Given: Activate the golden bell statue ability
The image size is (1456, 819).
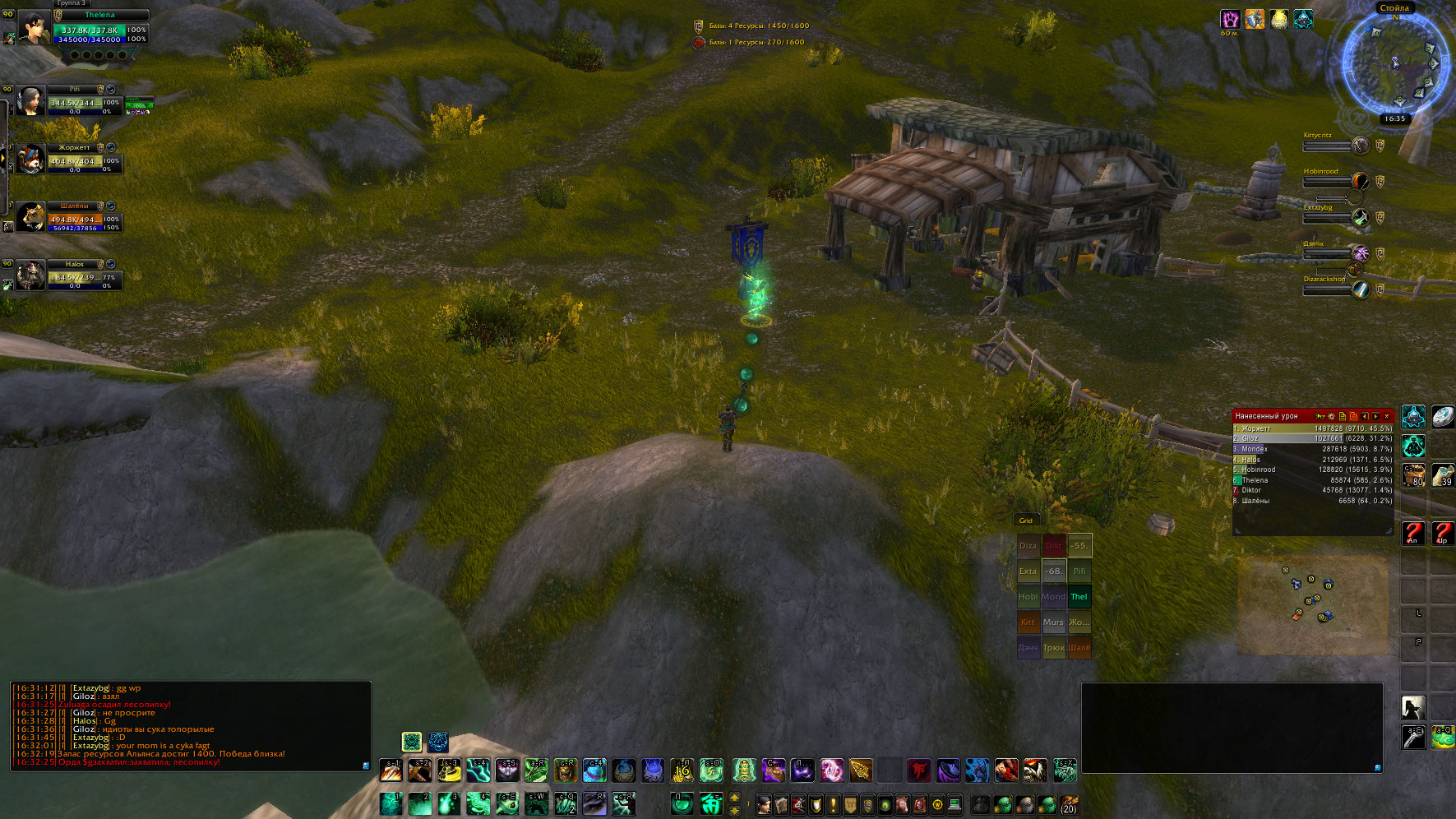Looking at the screenshot, I should click(x=743, y=770).
